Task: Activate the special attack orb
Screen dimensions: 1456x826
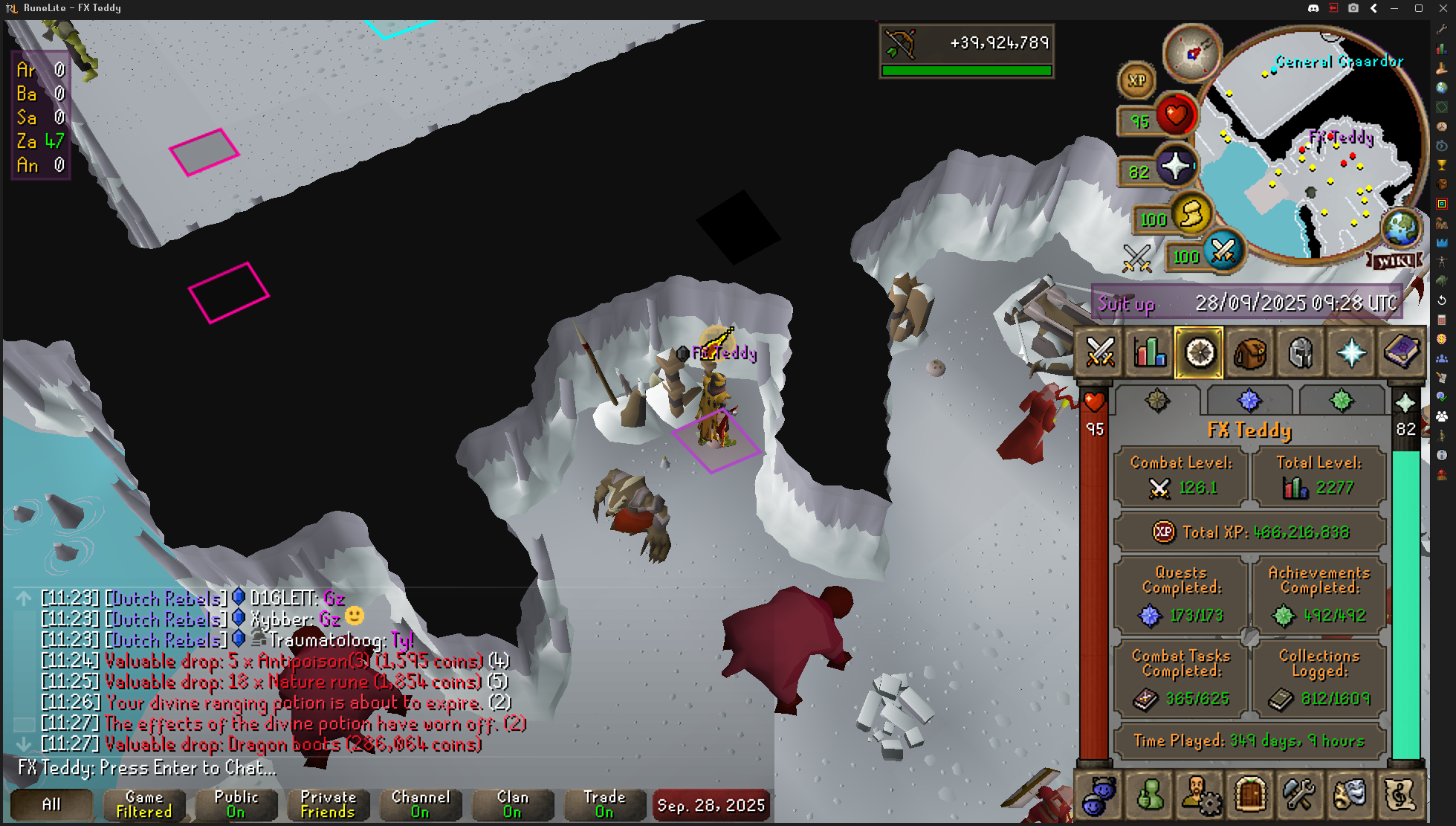Action: pos(1223,252)
